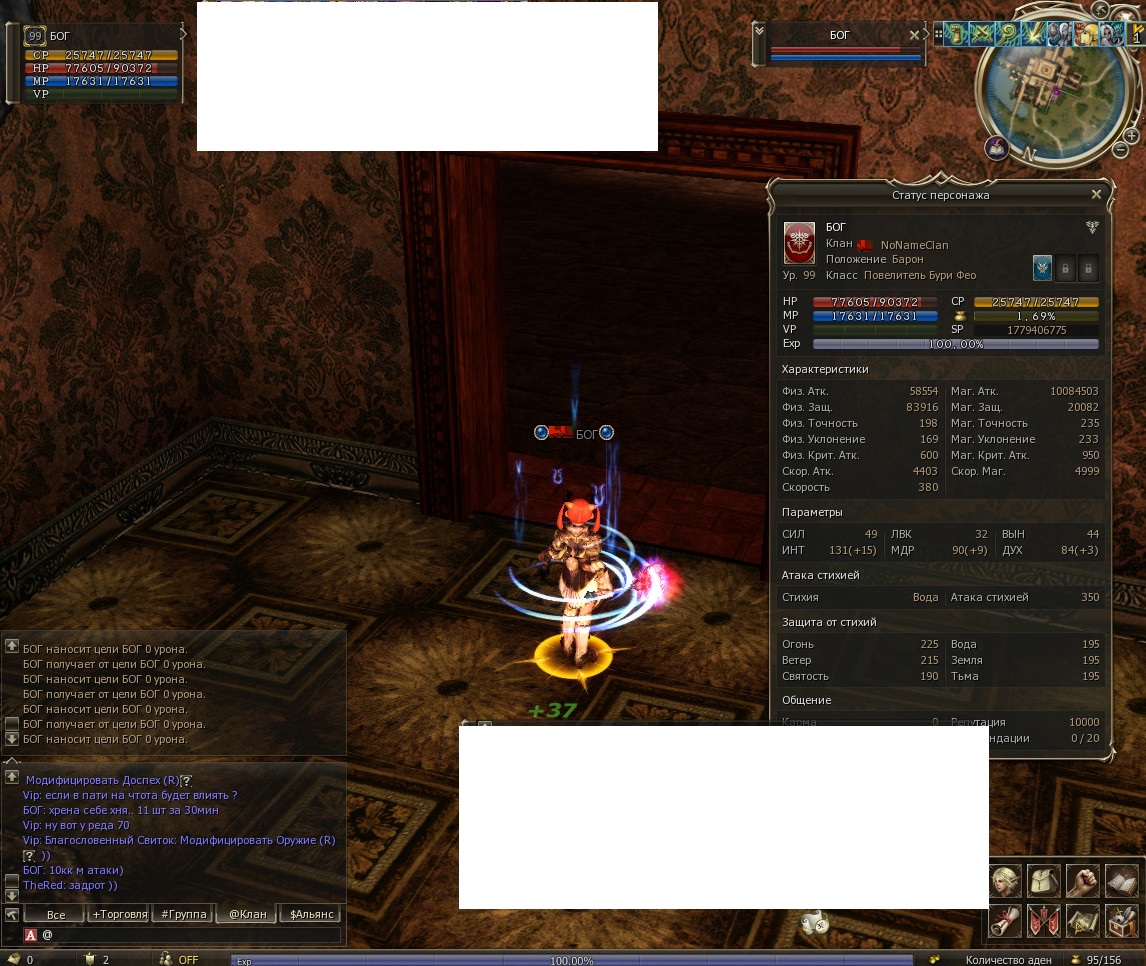This screenshot has height=966, width=1146.
Task: Open the clan banners icon
Action: coord(1044,920)
